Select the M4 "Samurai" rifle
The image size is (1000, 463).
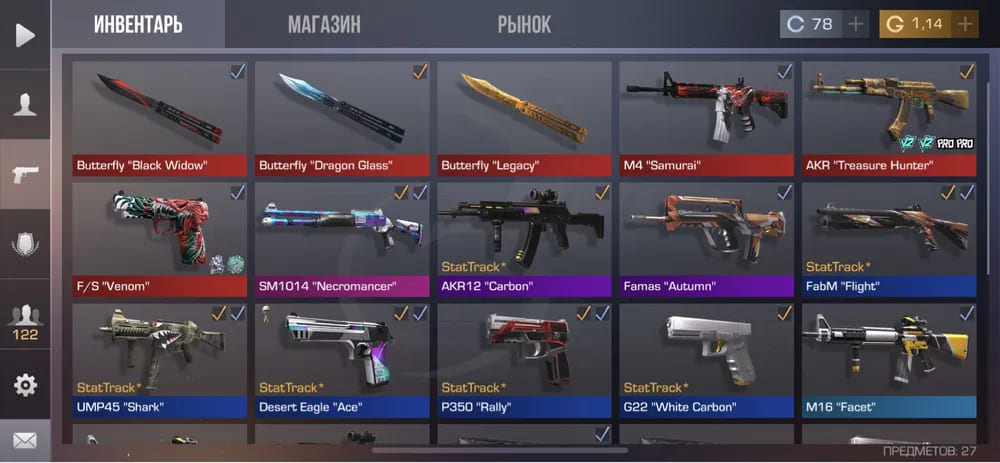pos(706,118)
